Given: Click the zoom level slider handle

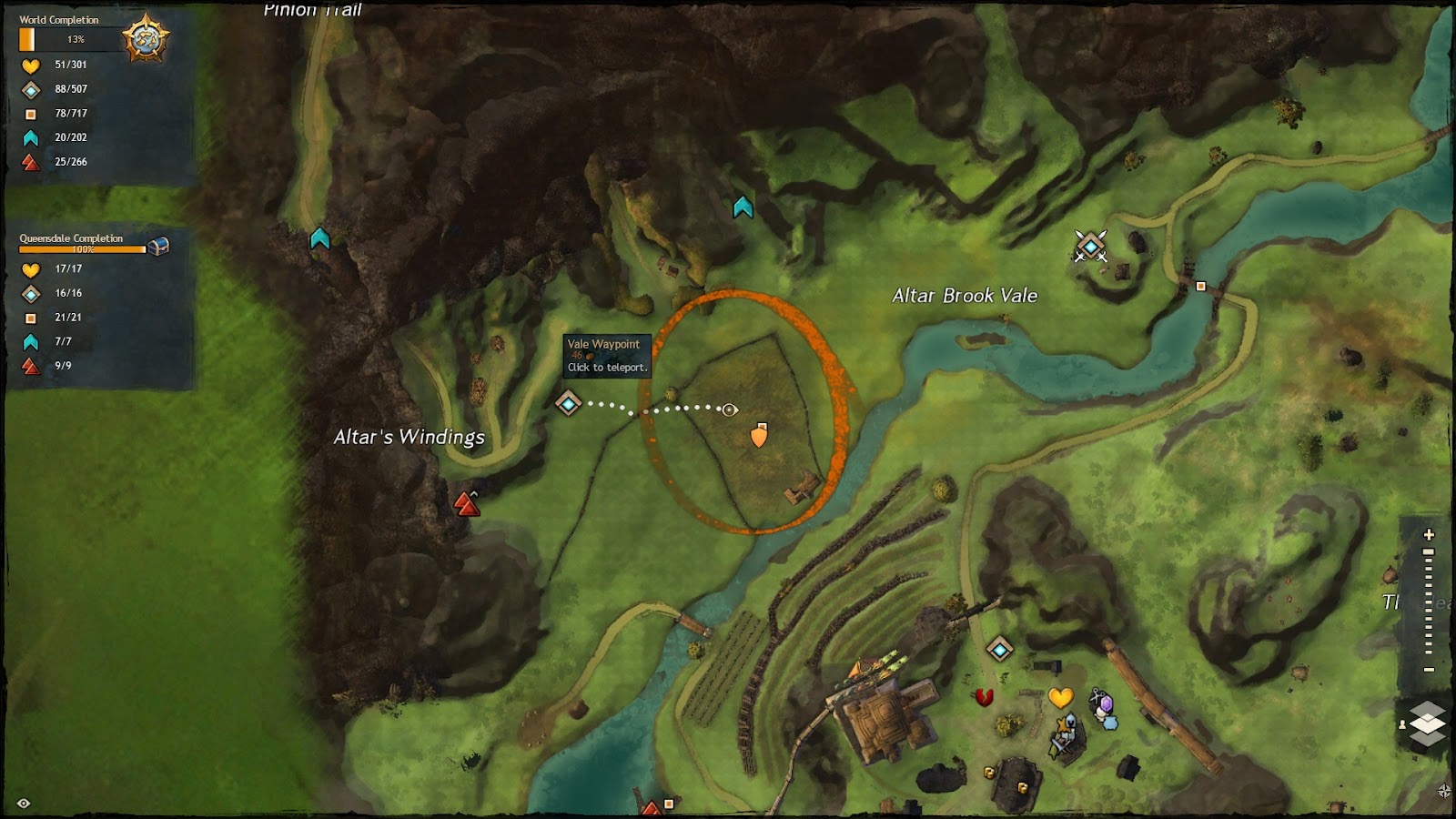Looking at the screenshot, I should [1428, 551].
